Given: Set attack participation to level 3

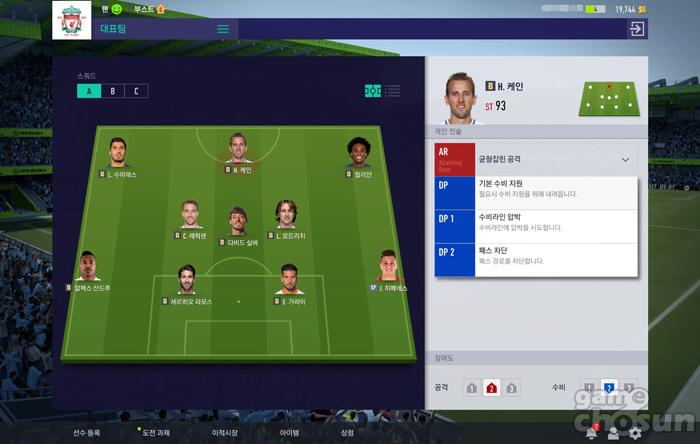Looking at the screenshot, I should click(511, 387).
